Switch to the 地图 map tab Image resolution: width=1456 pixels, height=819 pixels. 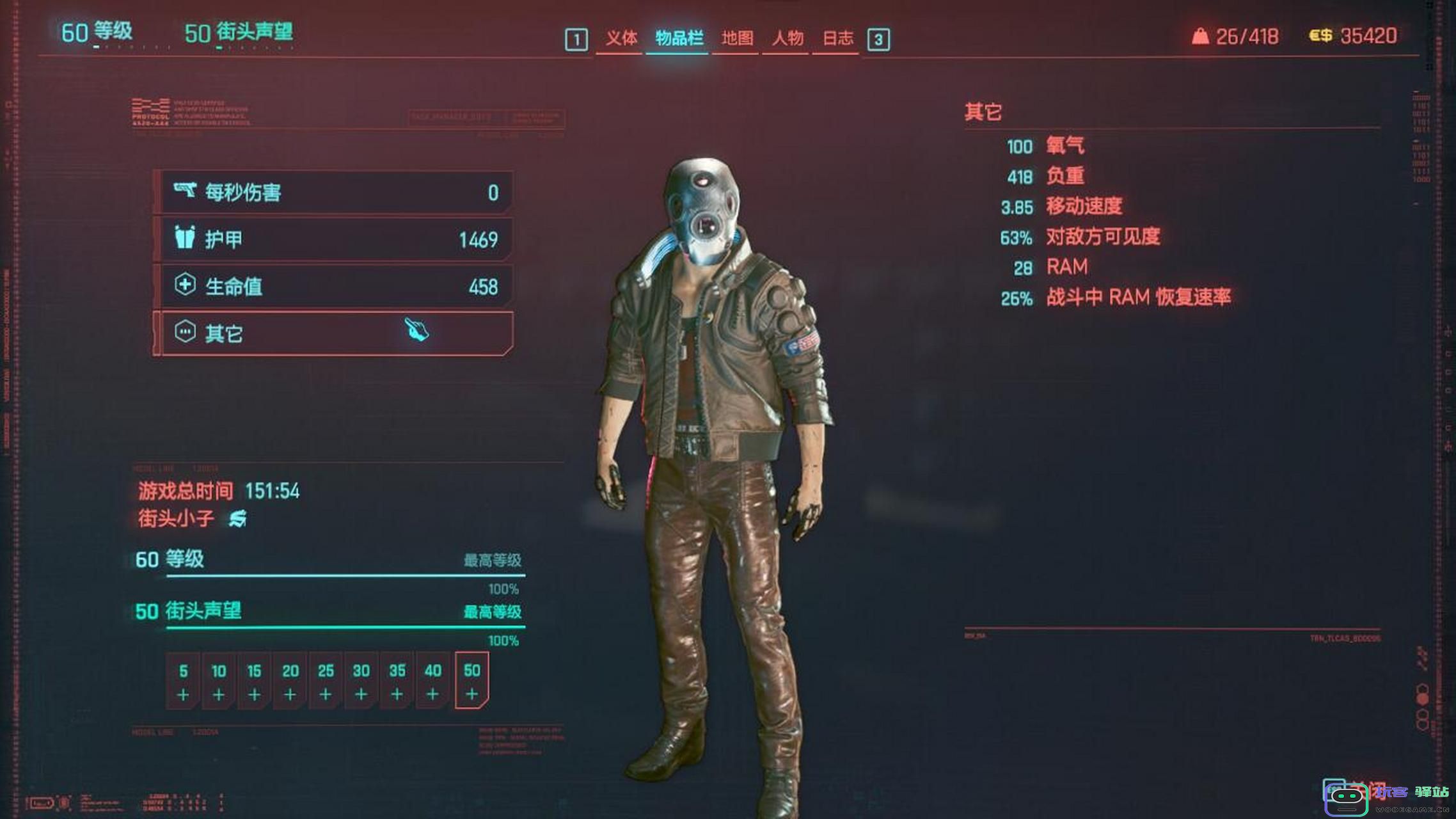(737, 38)
